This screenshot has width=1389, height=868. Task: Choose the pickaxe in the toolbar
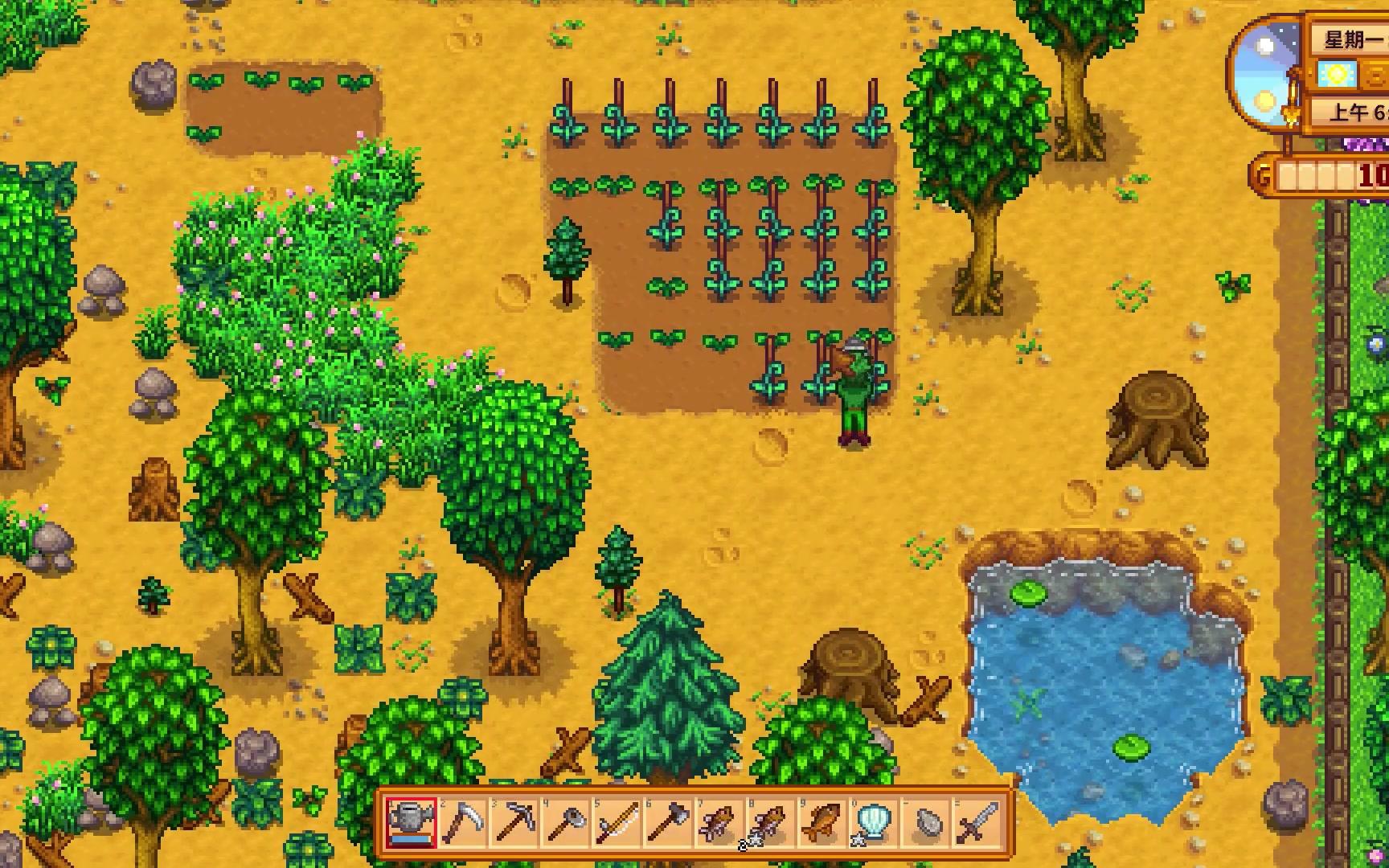pos(514,823)
